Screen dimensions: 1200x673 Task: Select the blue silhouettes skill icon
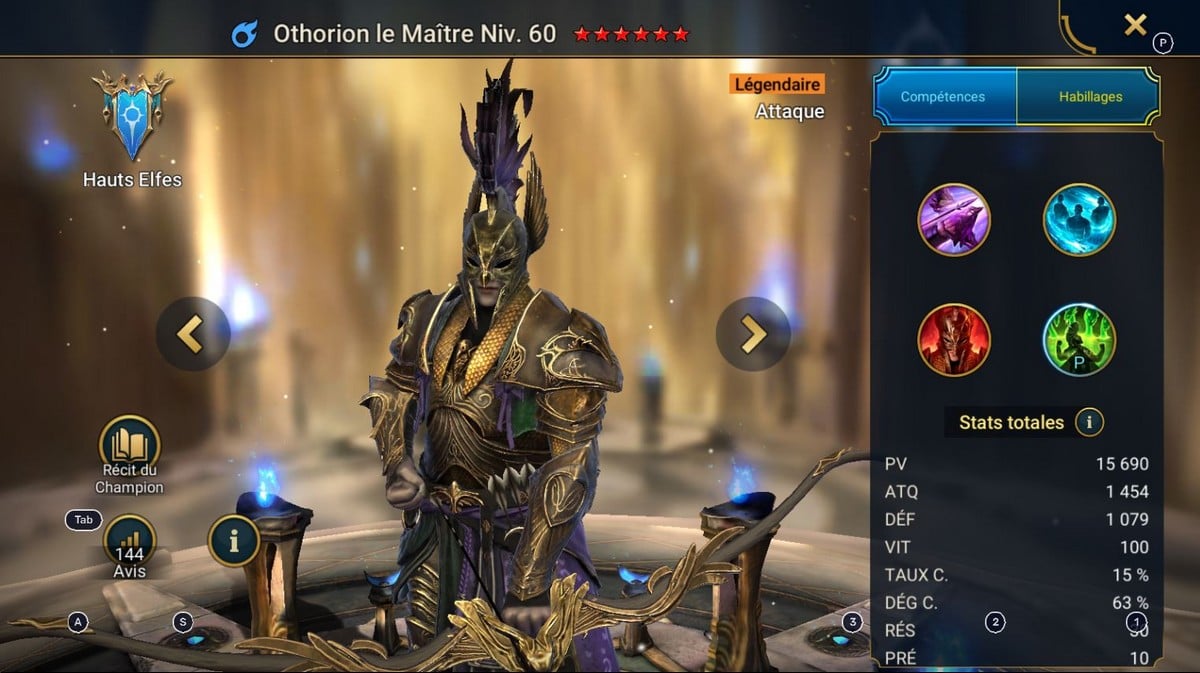1079,219
